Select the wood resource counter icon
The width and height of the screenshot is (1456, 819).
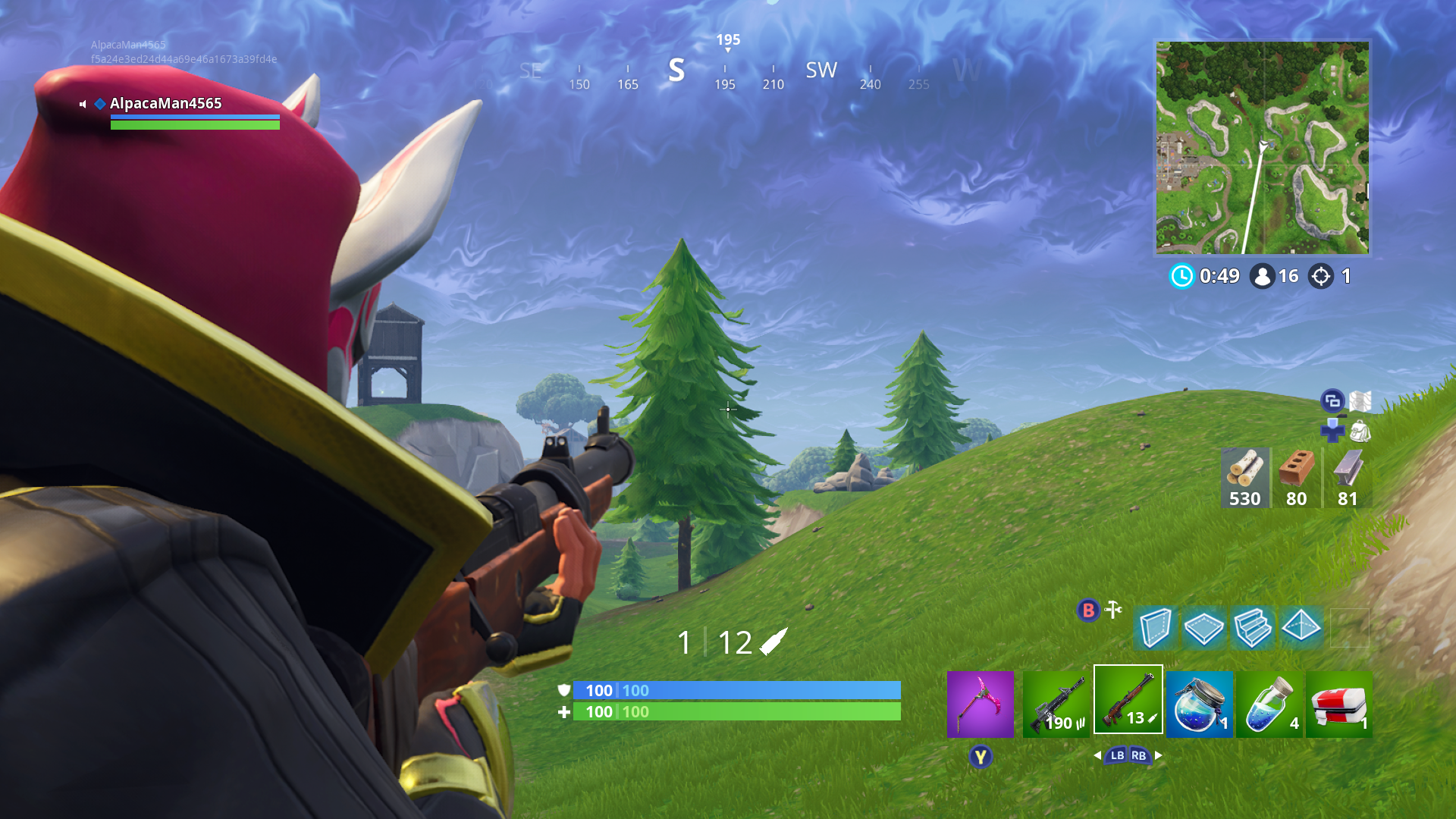point(1244,469)
